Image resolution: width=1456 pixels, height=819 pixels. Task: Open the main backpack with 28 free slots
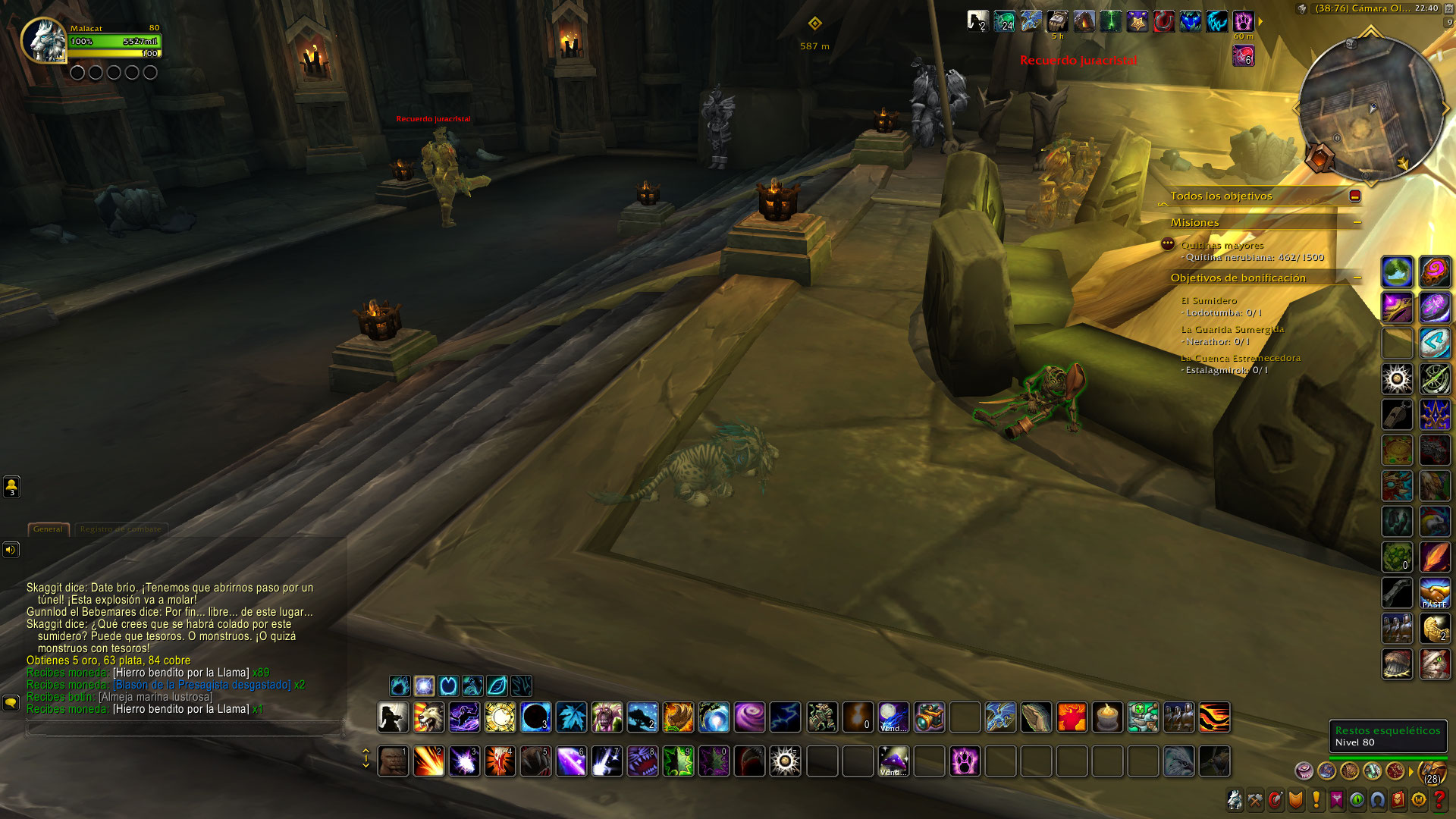tap(1432, 772)
